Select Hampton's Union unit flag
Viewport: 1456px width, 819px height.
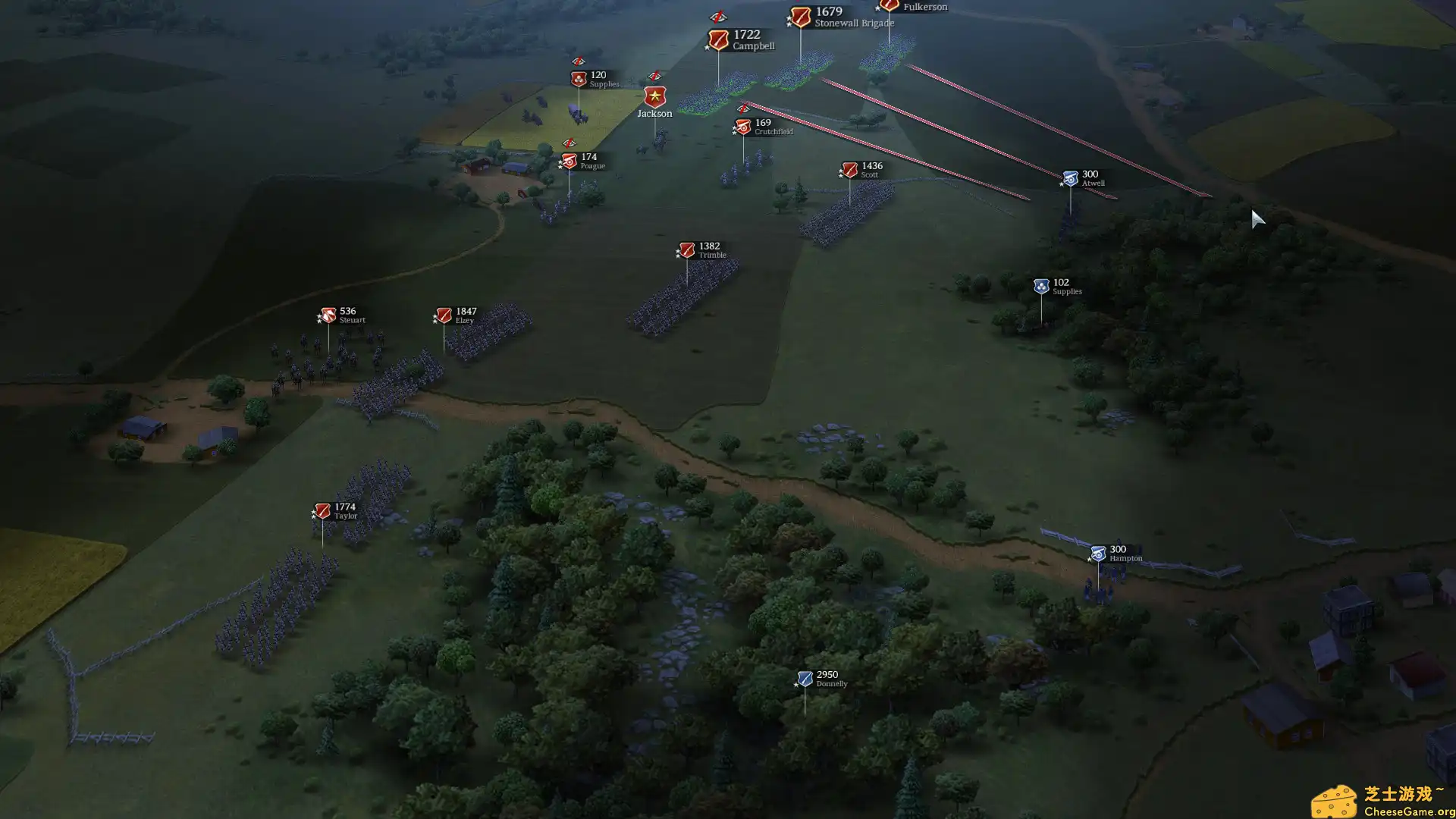click(x=1097, y=553)
